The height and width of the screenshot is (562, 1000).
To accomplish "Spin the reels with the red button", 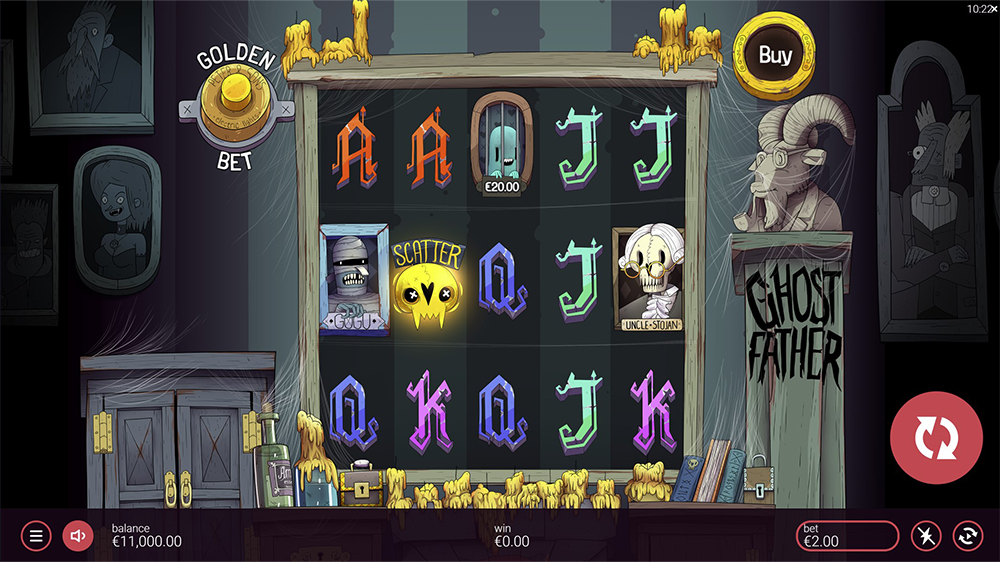I will (x=936, y=437).
